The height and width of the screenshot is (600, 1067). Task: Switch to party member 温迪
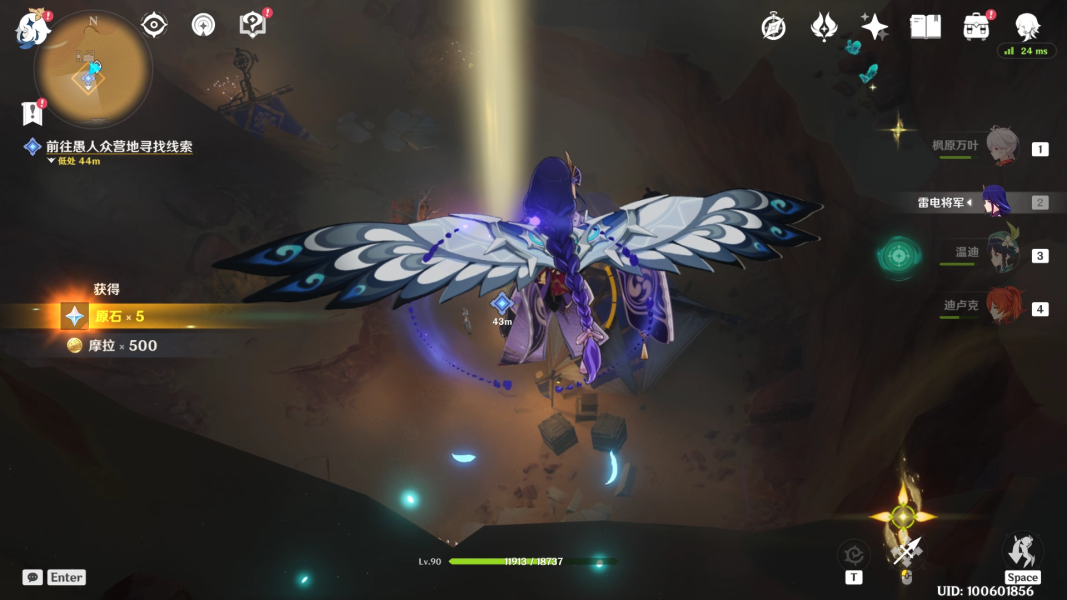[x=1002, y=254]
